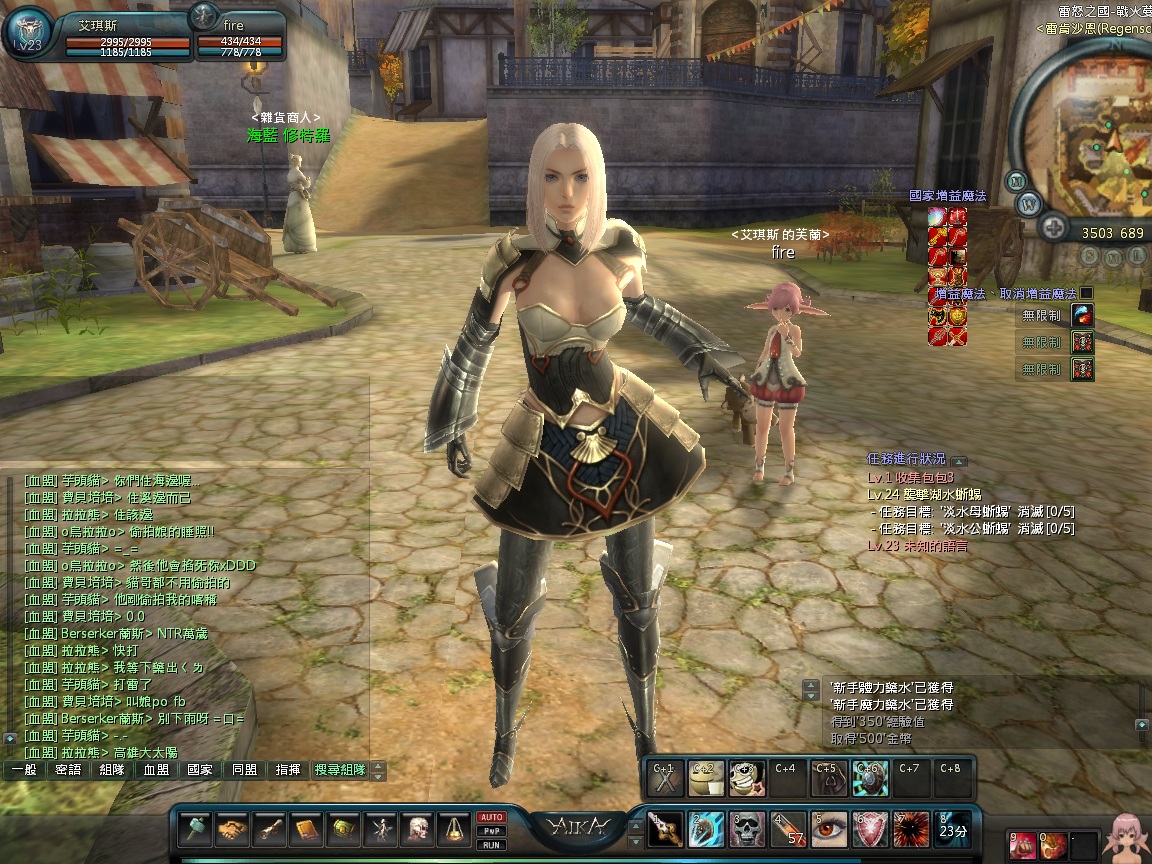
Task: Activate the red shield skill in slot 6
Action: coord(870,829)
